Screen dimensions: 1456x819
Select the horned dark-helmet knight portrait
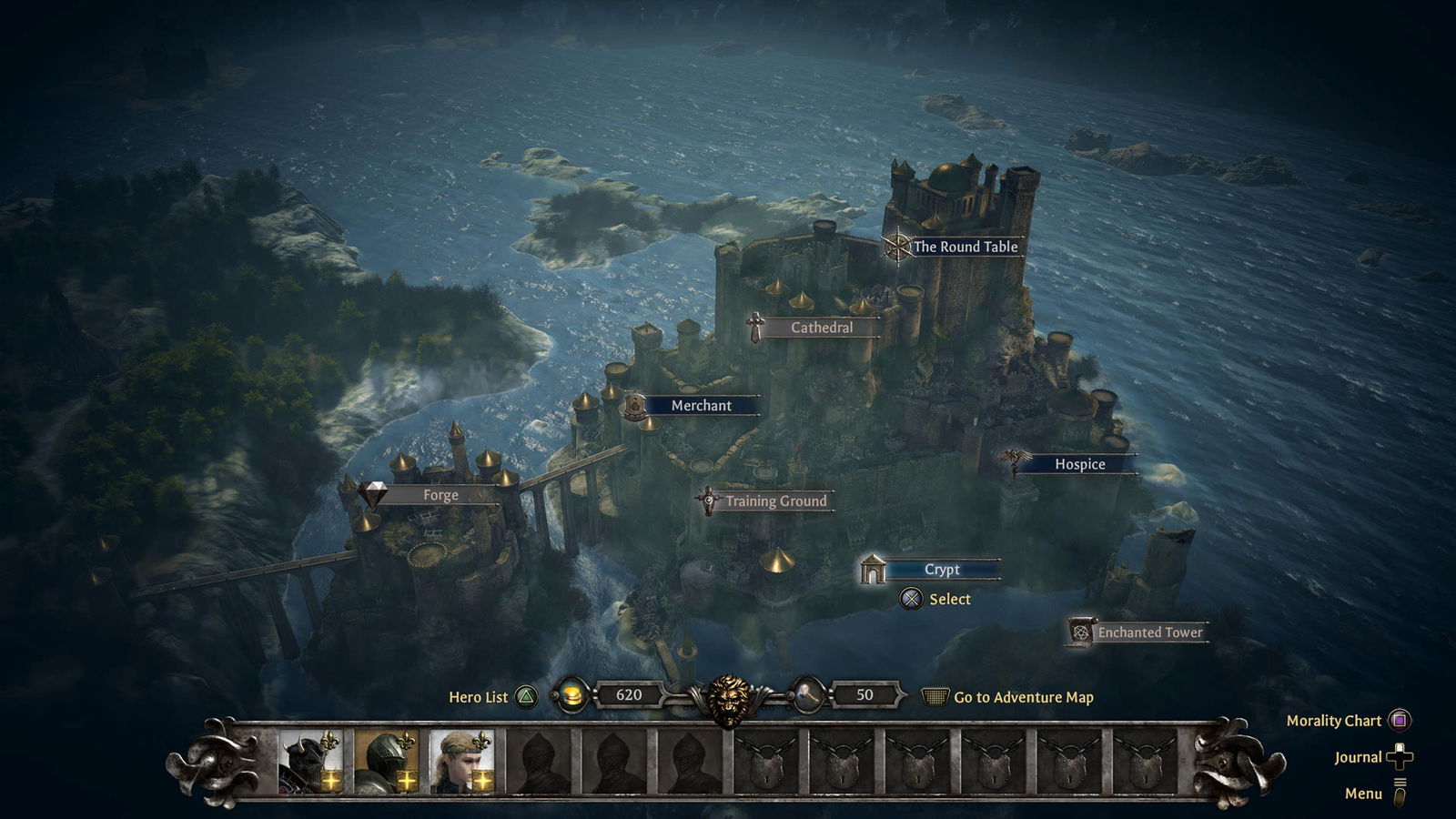coord(310,761)
